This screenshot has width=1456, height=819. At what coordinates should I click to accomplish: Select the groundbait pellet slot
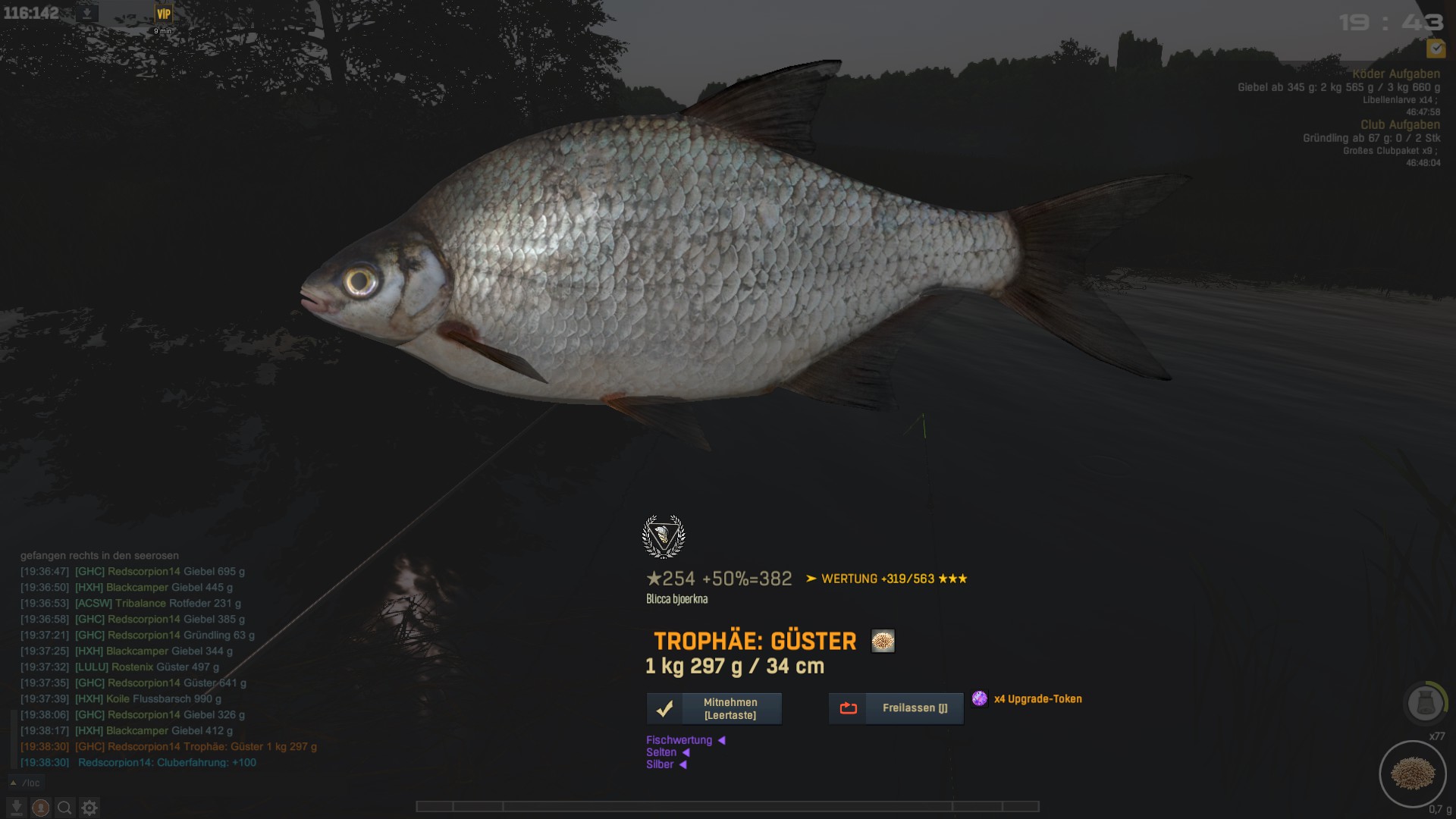1412,773
